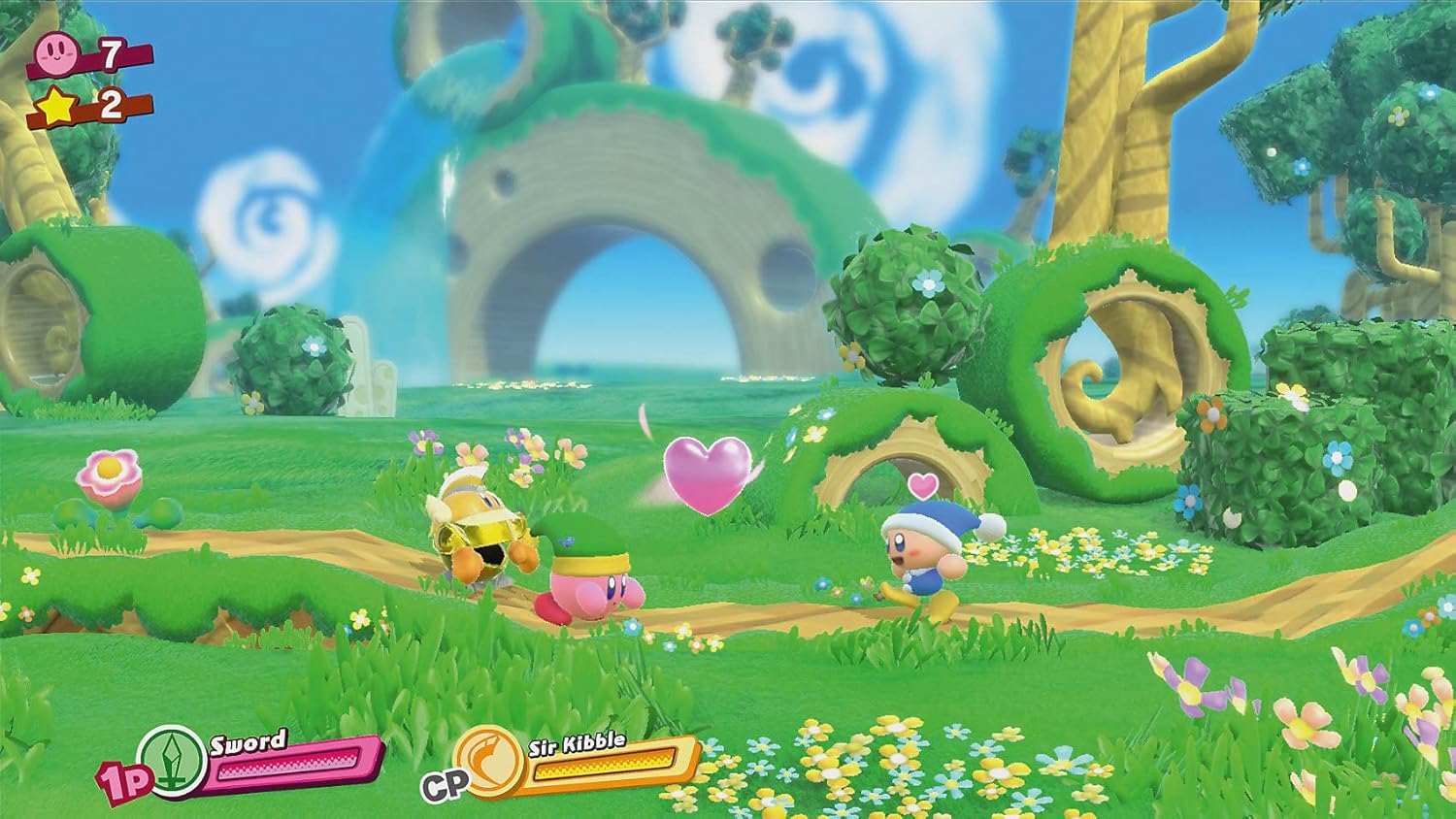The image size is (1456, 819).
Task: Click the lives count number seven
Action: (111, 53)
